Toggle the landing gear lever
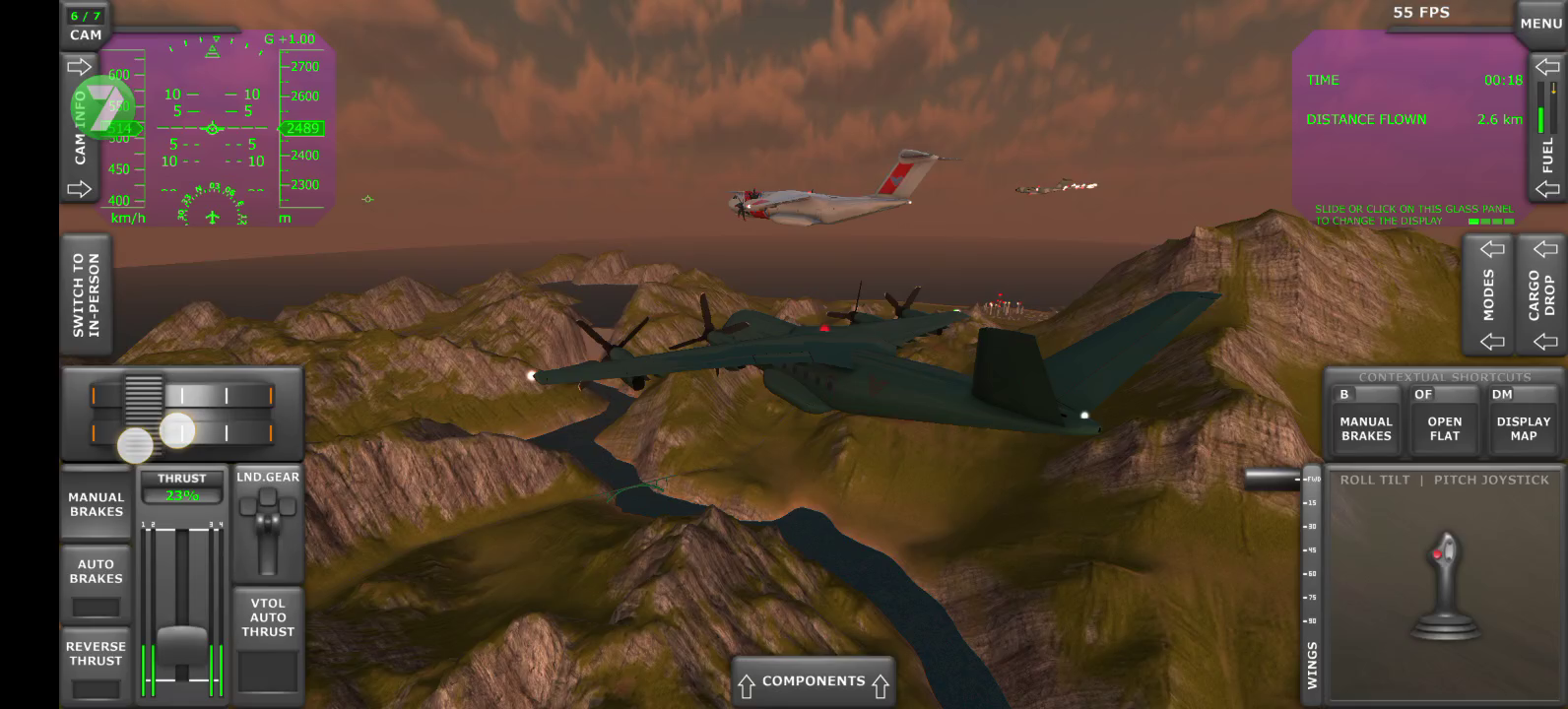The width and height of the screenshot is (1568, 709). click(268, 530)
